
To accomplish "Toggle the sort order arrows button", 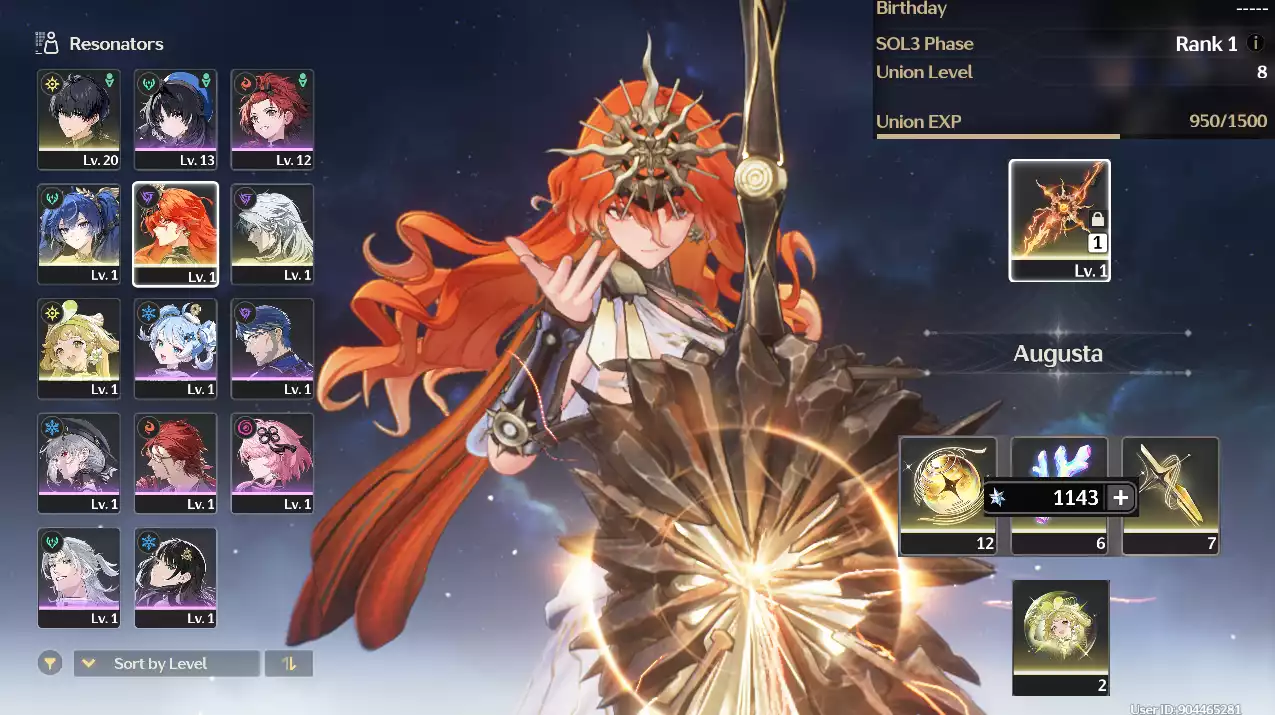I will pyautogui.click(x=289, y=663).
